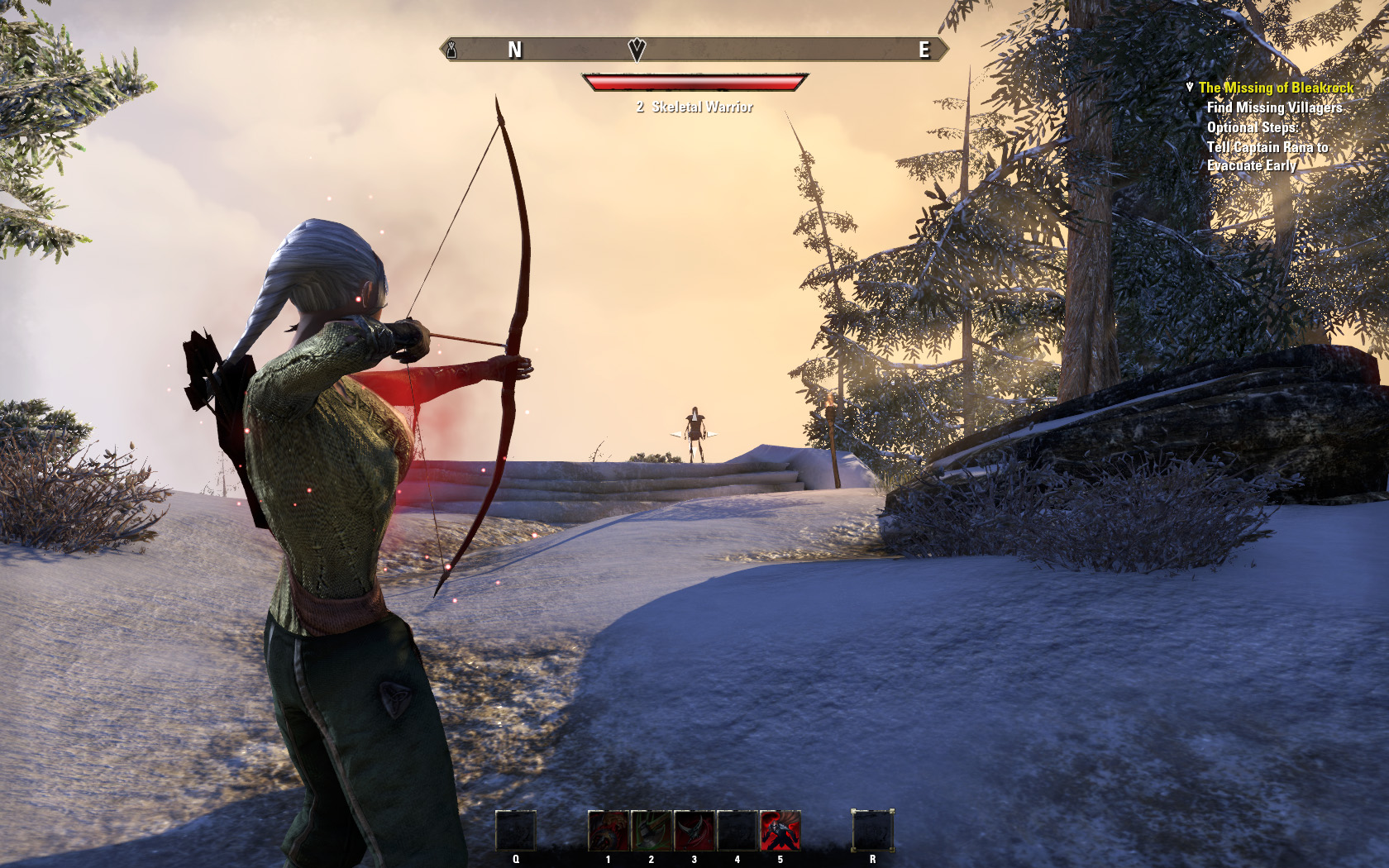Activate the clawed hand ability in slot 1
The image size is (1389, 868).
pos(609,831)
